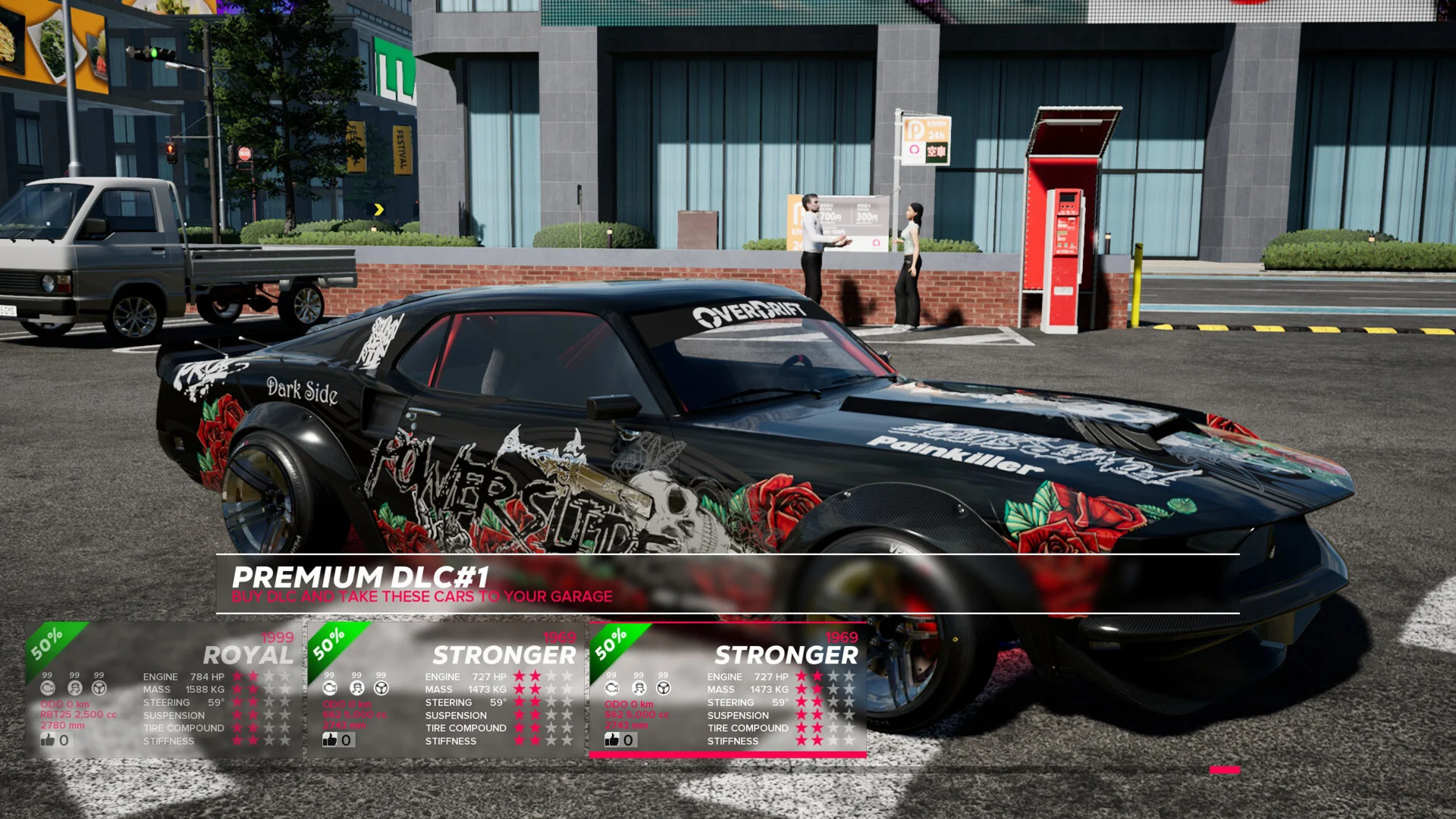The width and height of the screenshot is (1456, 819).
Task: Choose the Stronger card without the pink highlight
Action: click(x=446, y=690)
